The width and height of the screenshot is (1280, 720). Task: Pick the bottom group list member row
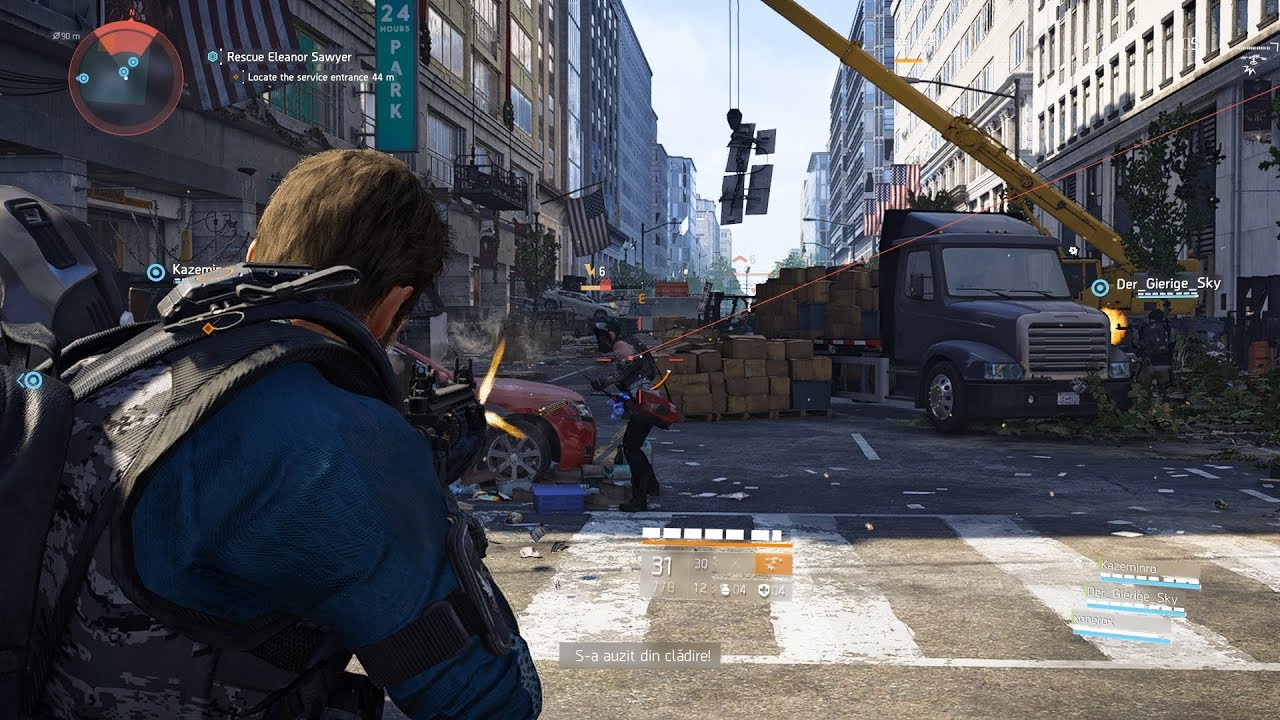click(1120, 626)
